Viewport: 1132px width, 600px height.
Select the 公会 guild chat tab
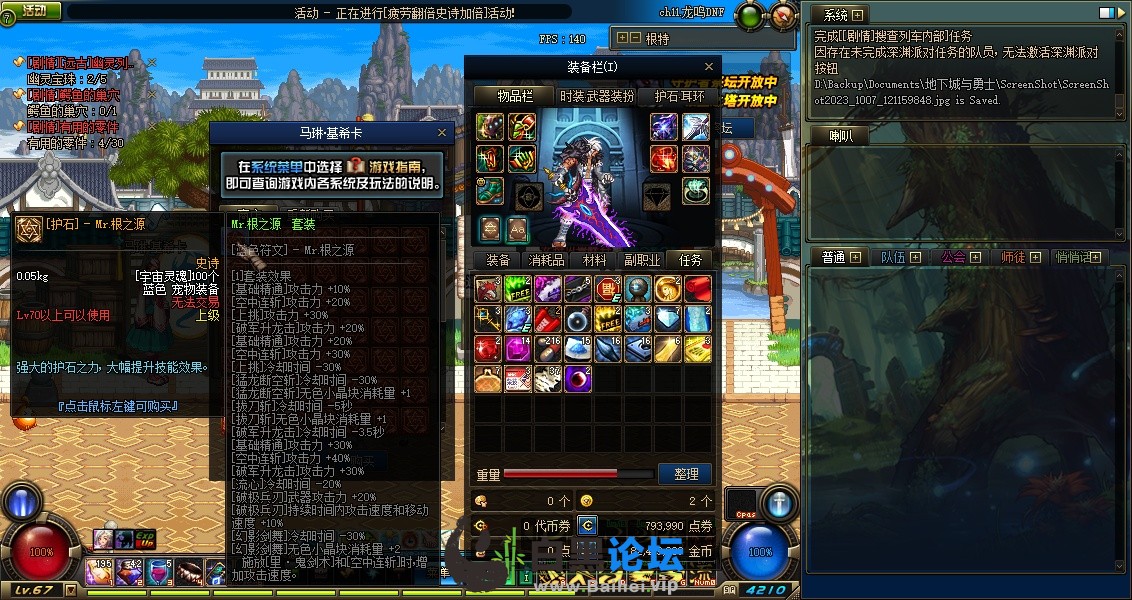(x=953, y=257)
